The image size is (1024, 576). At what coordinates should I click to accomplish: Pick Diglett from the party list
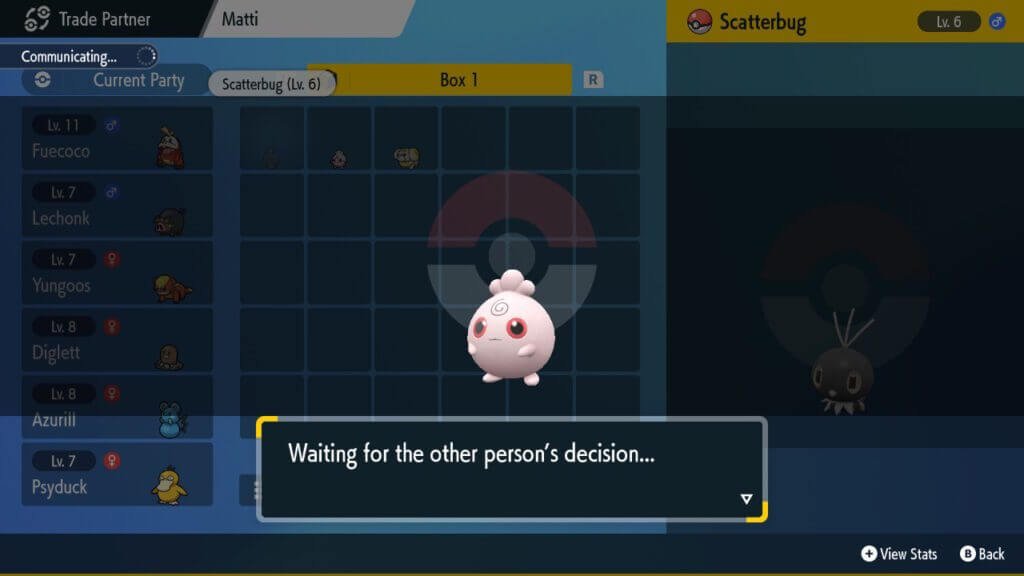tap(117, 340)
